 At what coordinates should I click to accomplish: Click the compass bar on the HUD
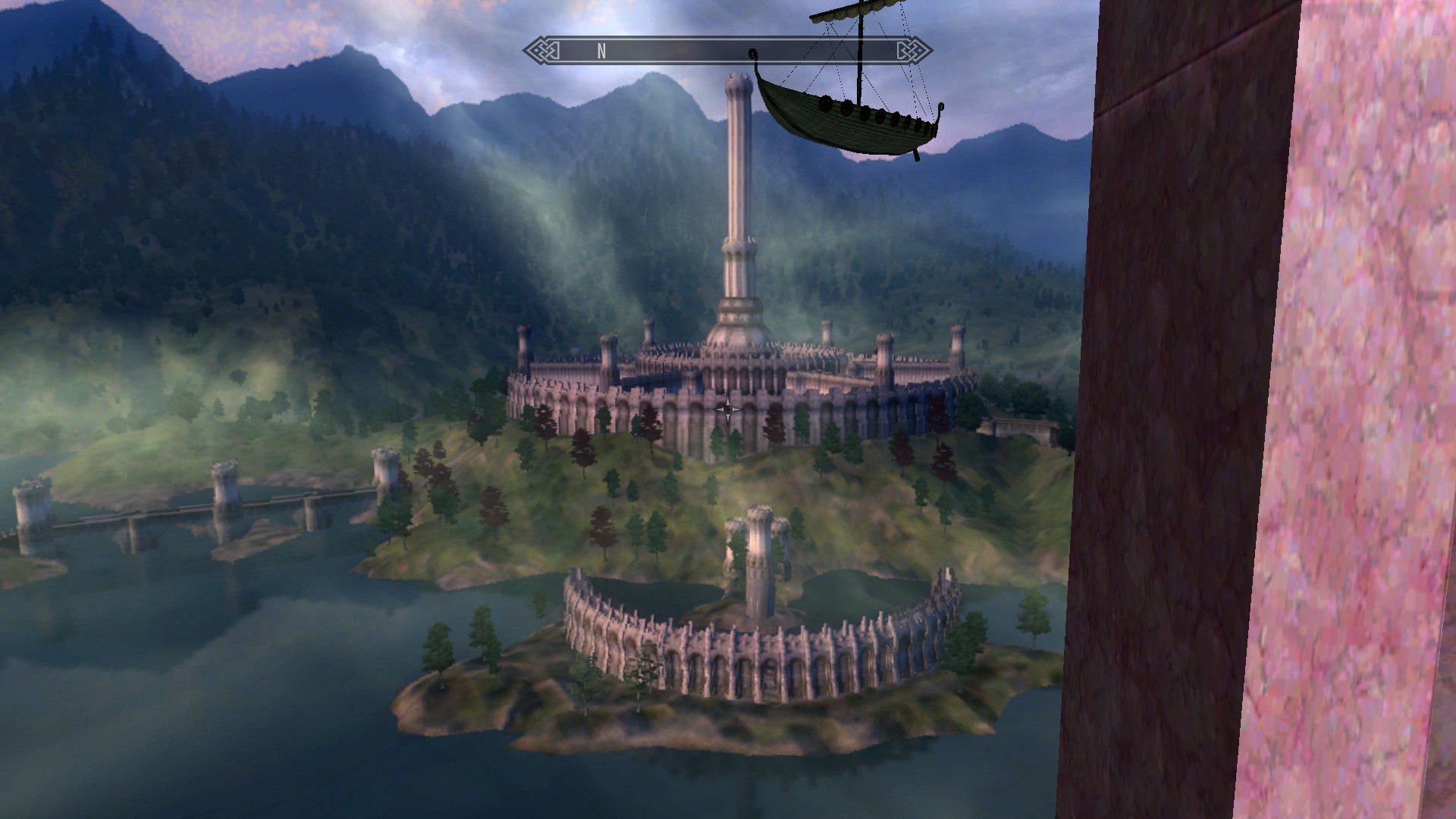(x=726, y=51)
